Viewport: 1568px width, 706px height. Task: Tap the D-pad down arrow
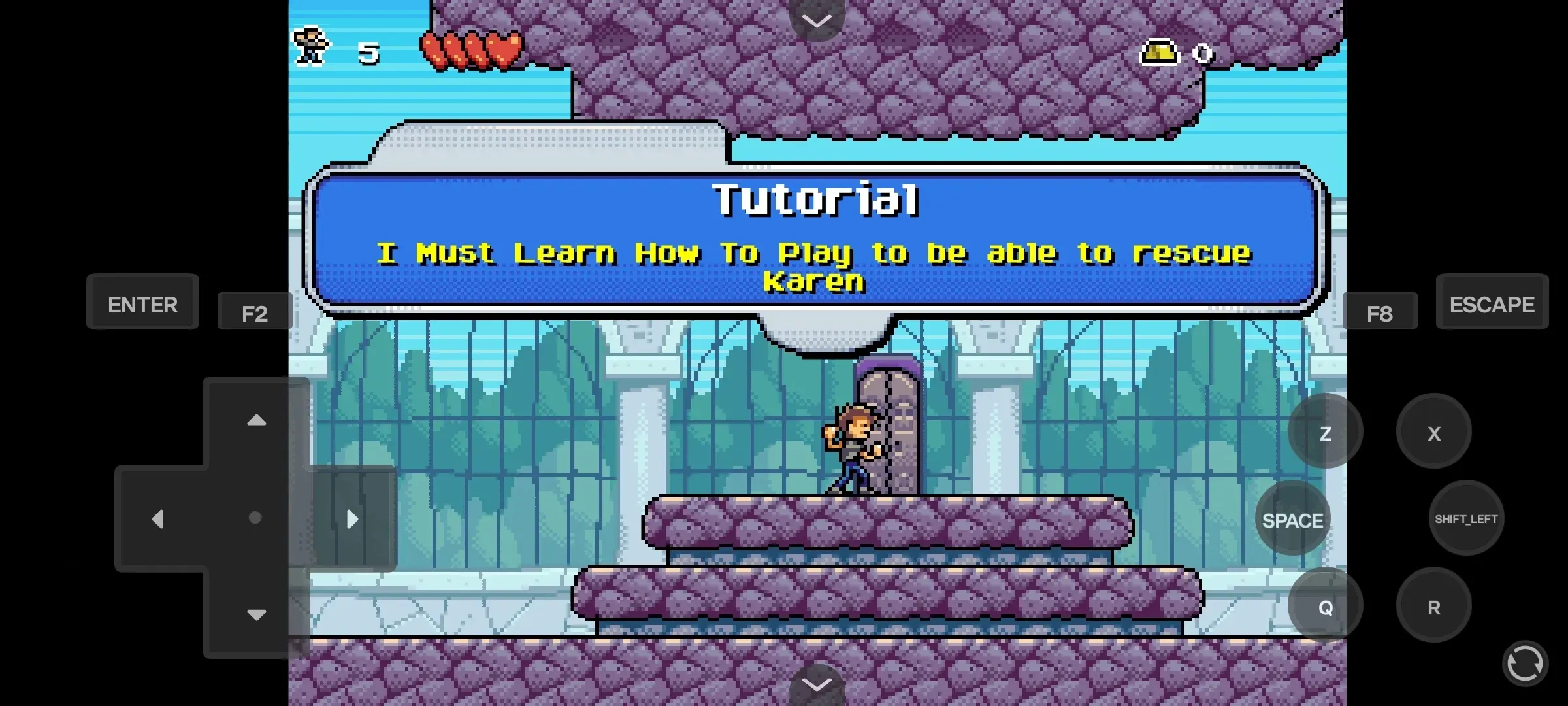click(256, 614)
